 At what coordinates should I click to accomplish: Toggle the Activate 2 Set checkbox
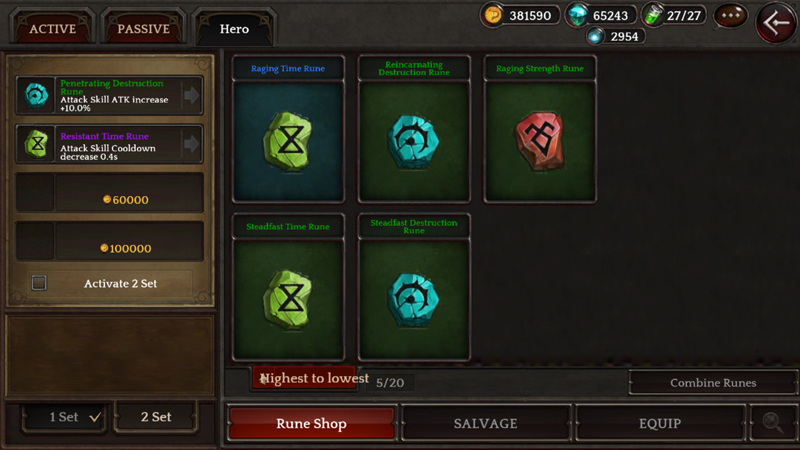39,283
